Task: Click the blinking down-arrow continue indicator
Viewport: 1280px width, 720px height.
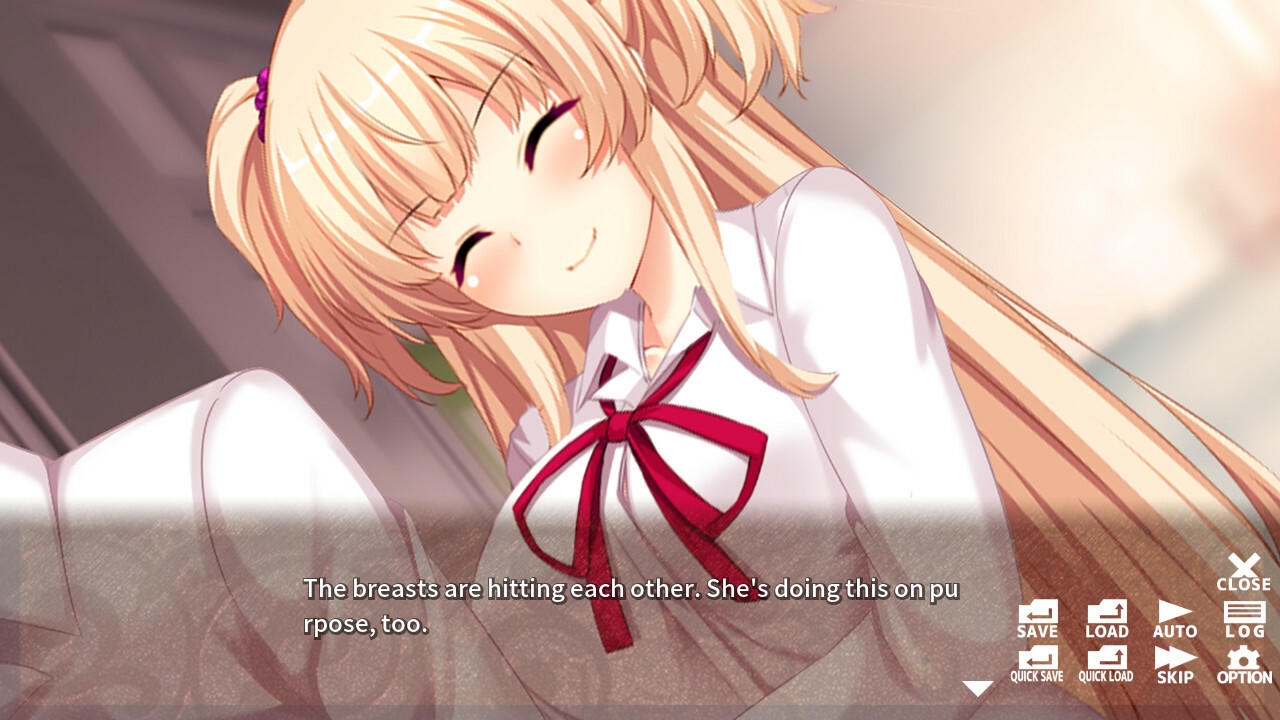Action: coord(977,687)
